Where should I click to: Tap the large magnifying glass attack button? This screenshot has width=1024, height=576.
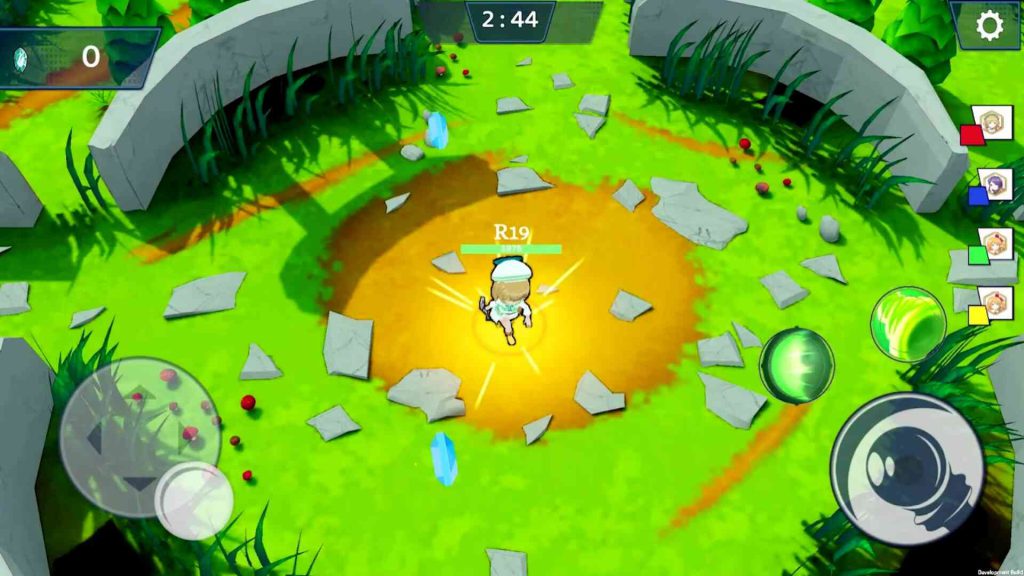point(907,469)
